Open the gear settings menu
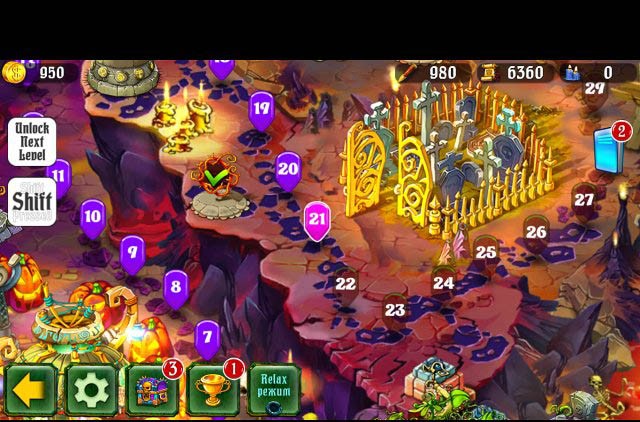This screenshot has width=640, height=422. 91,389
